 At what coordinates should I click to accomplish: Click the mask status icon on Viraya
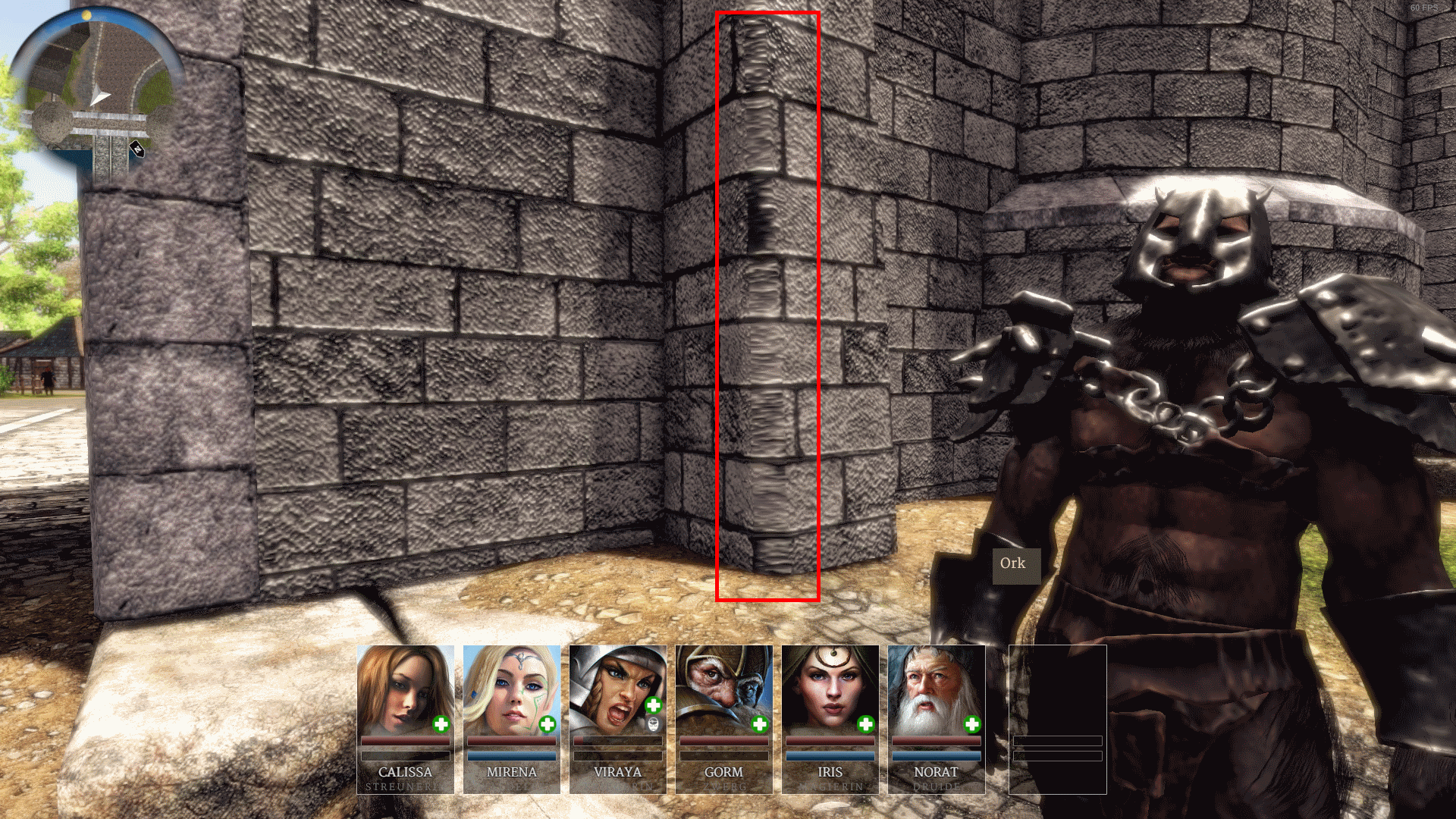click(x=654, y=724)
